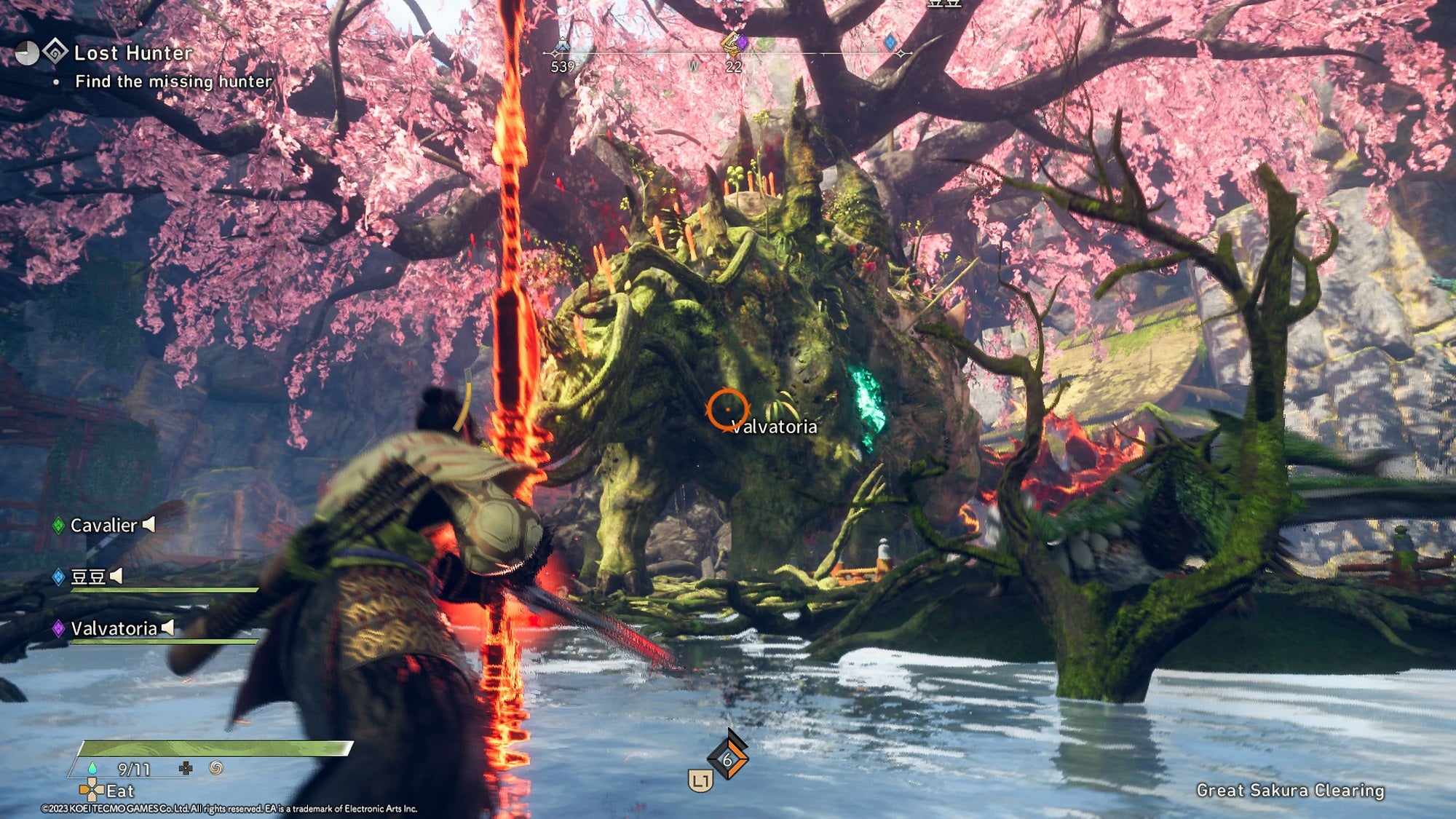This screenshot has height=819, width=1456.
Task: Select the water droplet supply icon near the health bar
Action: tap(92, 768)
